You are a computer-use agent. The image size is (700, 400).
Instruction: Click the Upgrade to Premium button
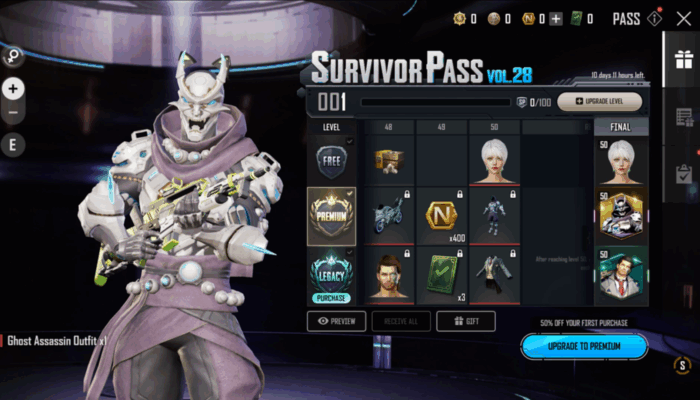pos(584,346)
